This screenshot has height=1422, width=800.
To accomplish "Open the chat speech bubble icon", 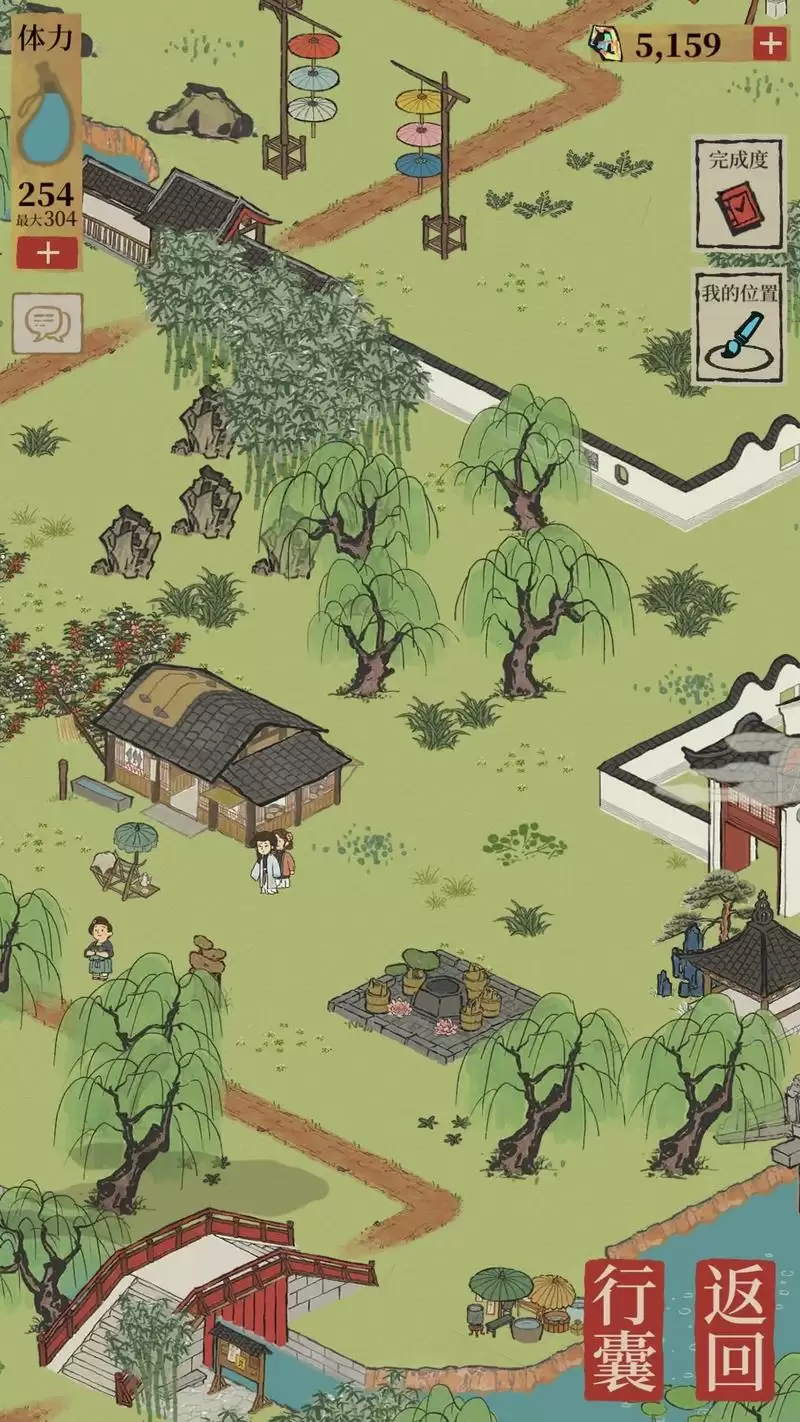I will 47,322.
